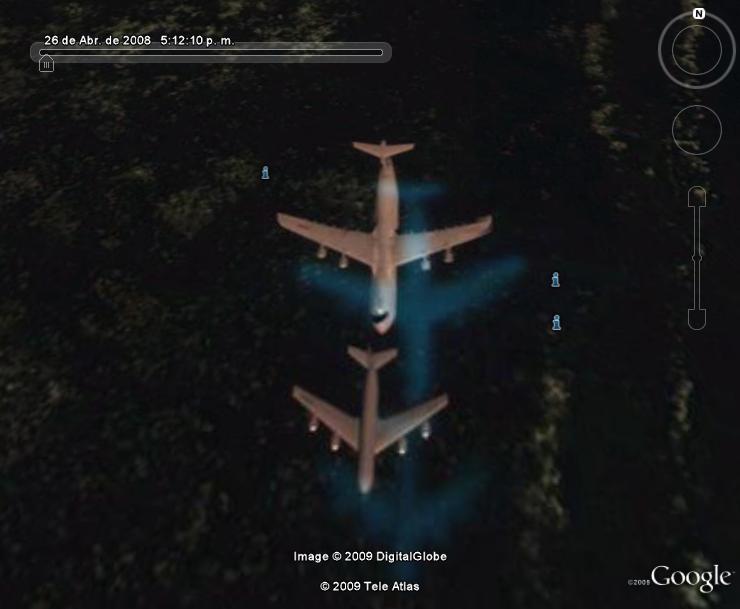Click the look-around ring under the N marker
This screenshot has width=740, height=609.
pyautogui.click(x=697, y=51)
